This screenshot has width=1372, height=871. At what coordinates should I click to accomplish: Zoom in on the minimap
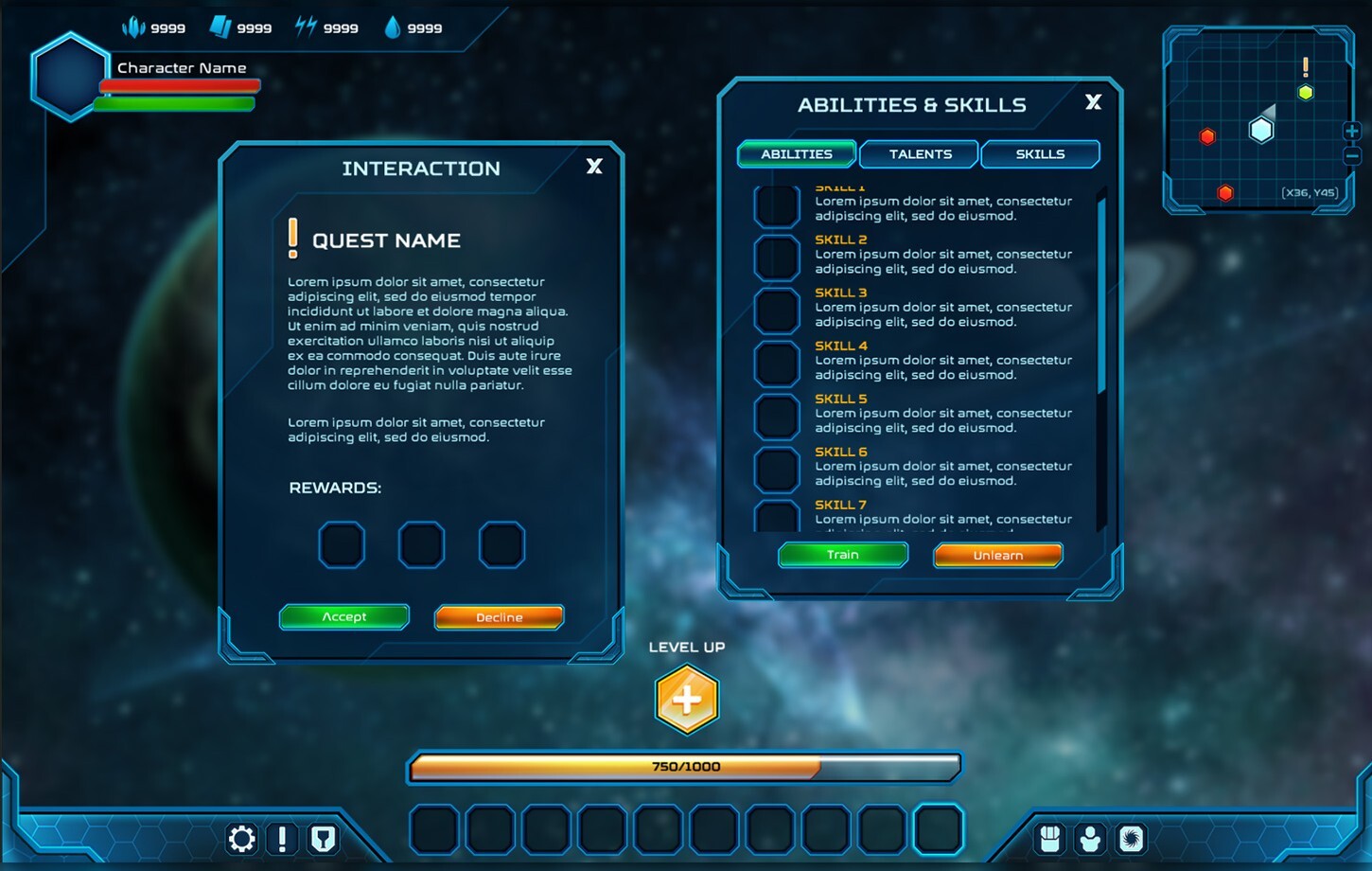[x=1353, y=132]
